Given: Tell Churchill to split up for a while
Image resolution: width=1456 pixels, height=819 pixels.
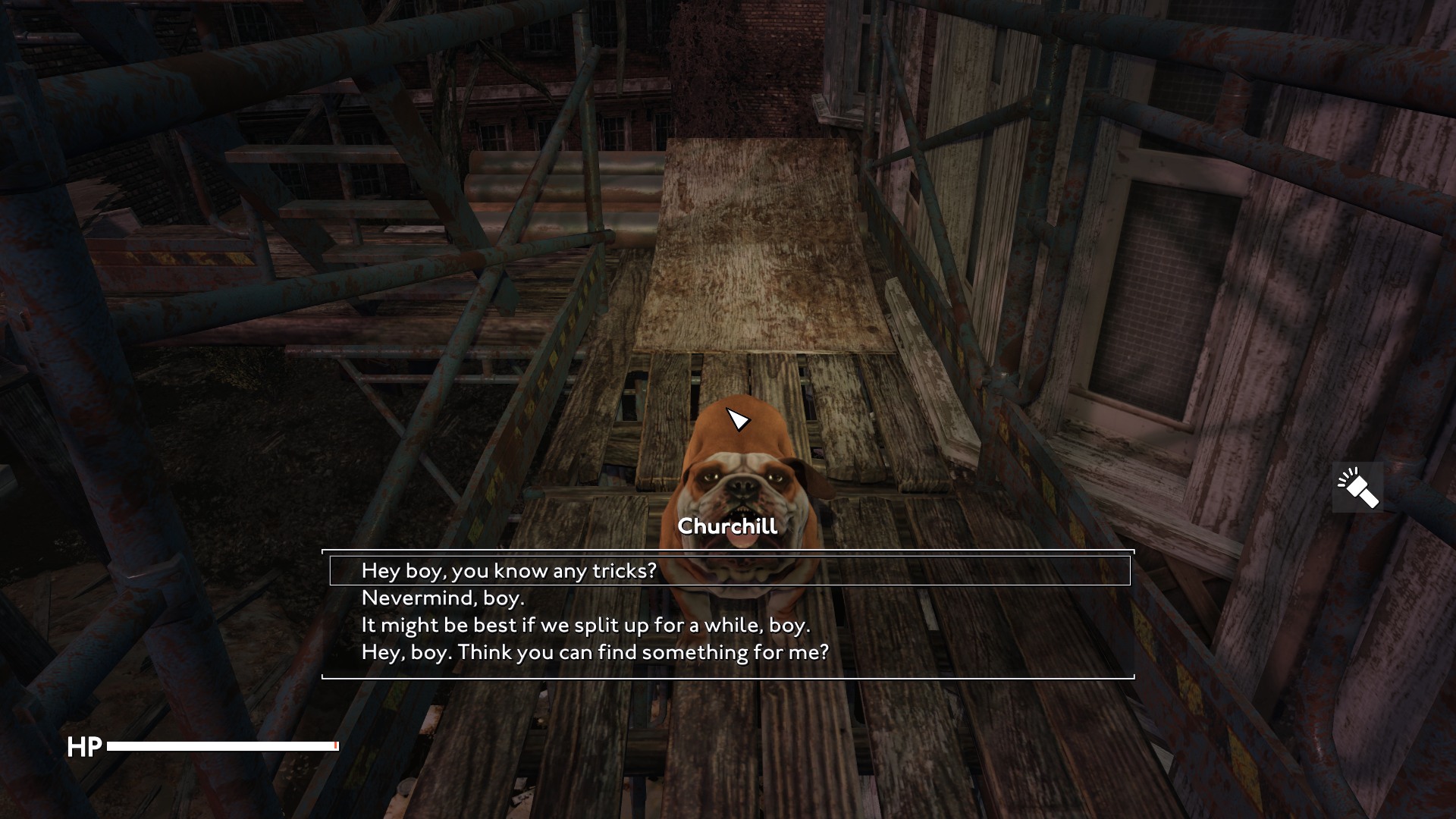Looking at the screenshot, I should (x=585, y=625).
